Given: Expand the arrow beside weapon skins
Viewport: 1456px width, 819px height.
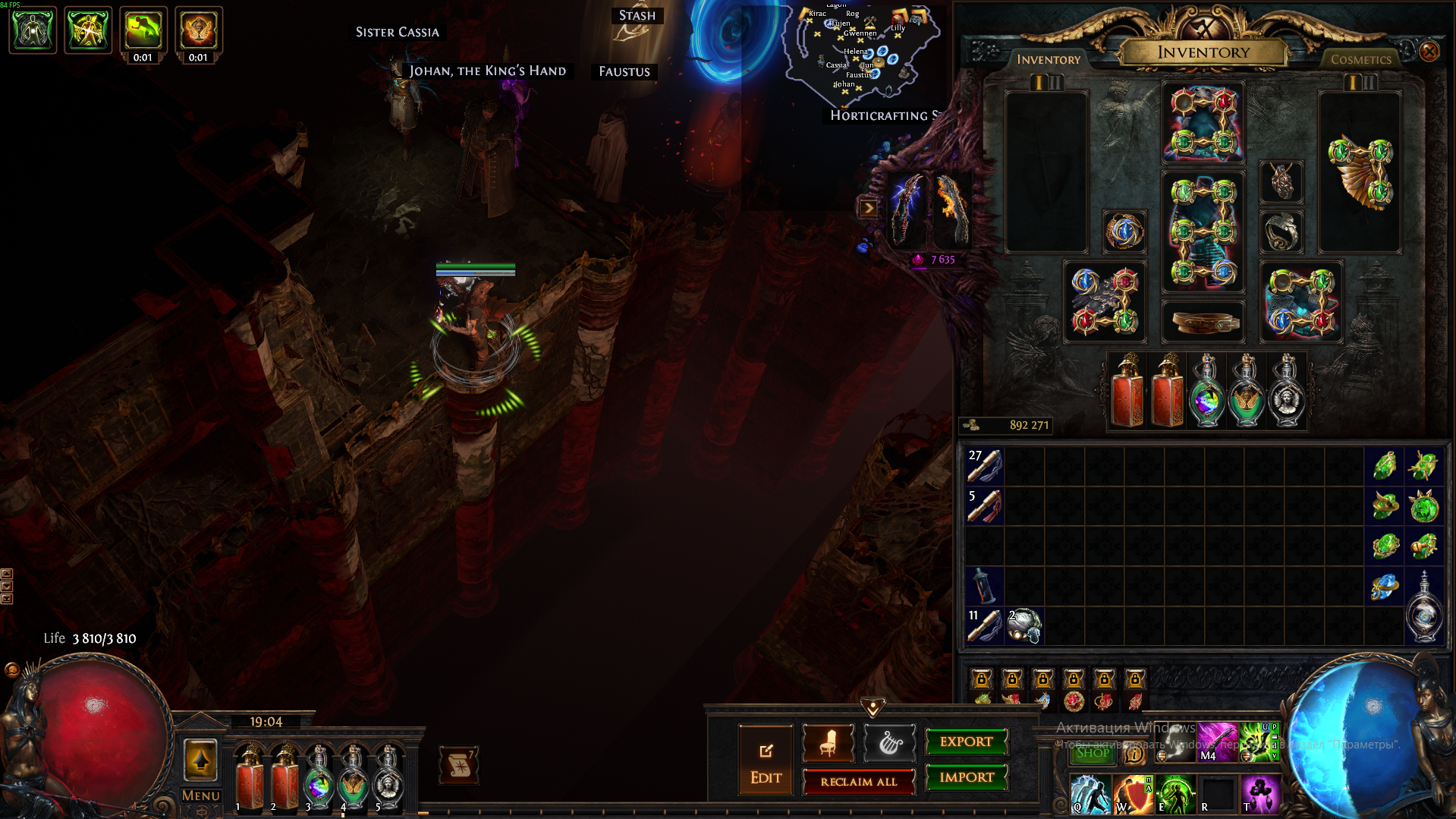Looking at the screenshot, I should pos(868,208).
